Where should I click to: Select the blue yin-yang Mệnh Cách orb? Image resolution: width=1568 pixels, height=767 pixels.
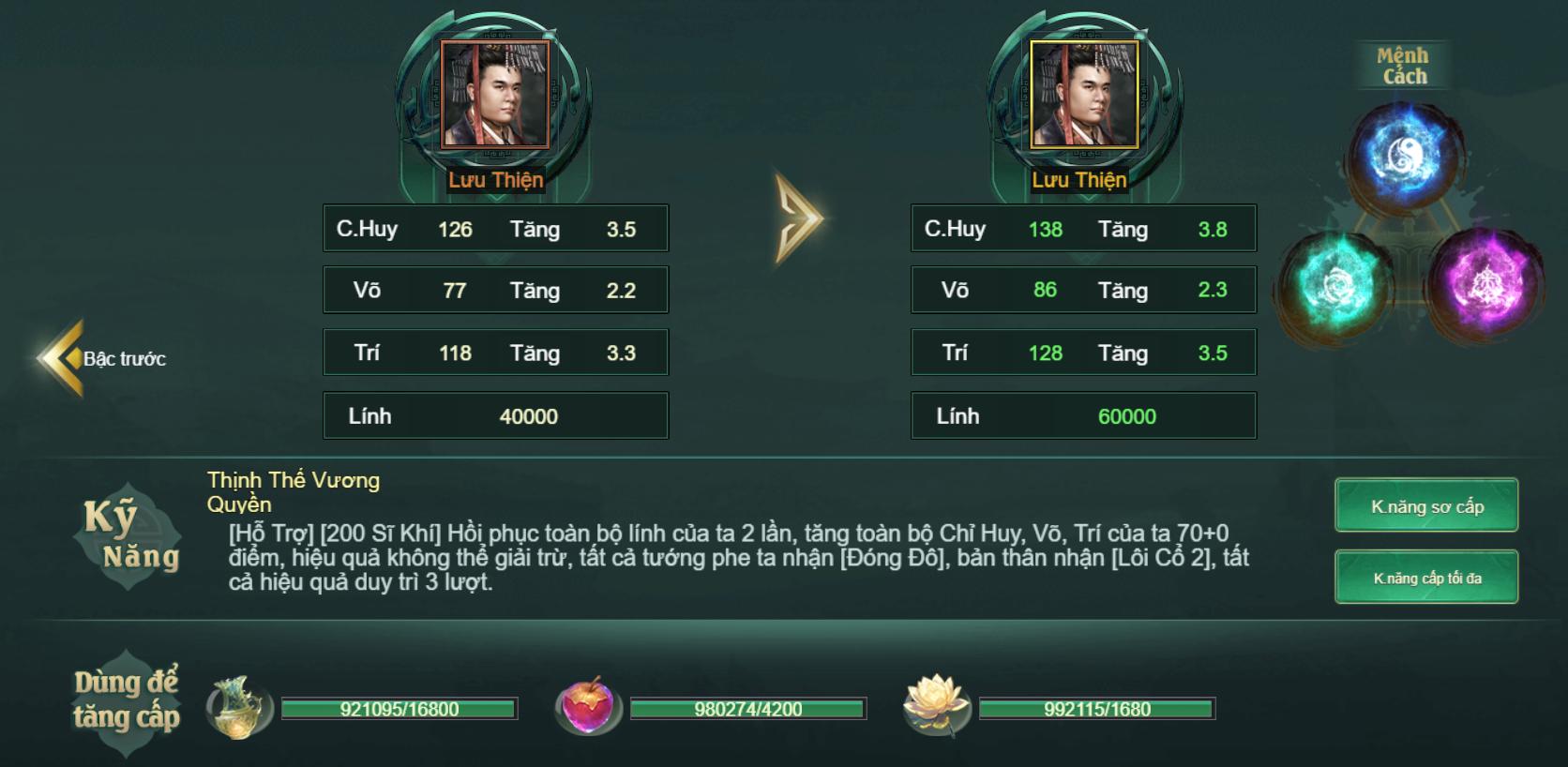(x=1408, y=157)
